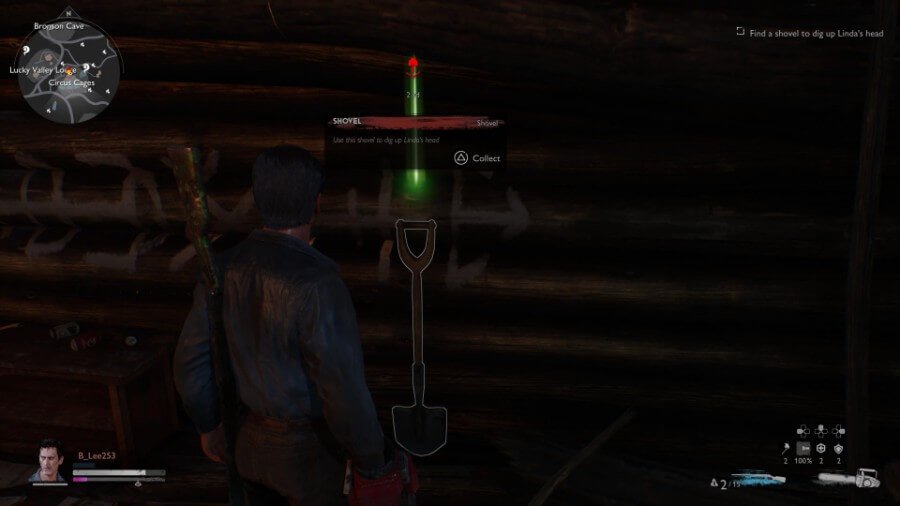This screenshot has height=506, width=900.
Task: Click the flashlight battery icon
Action: (x=802, y=448)
